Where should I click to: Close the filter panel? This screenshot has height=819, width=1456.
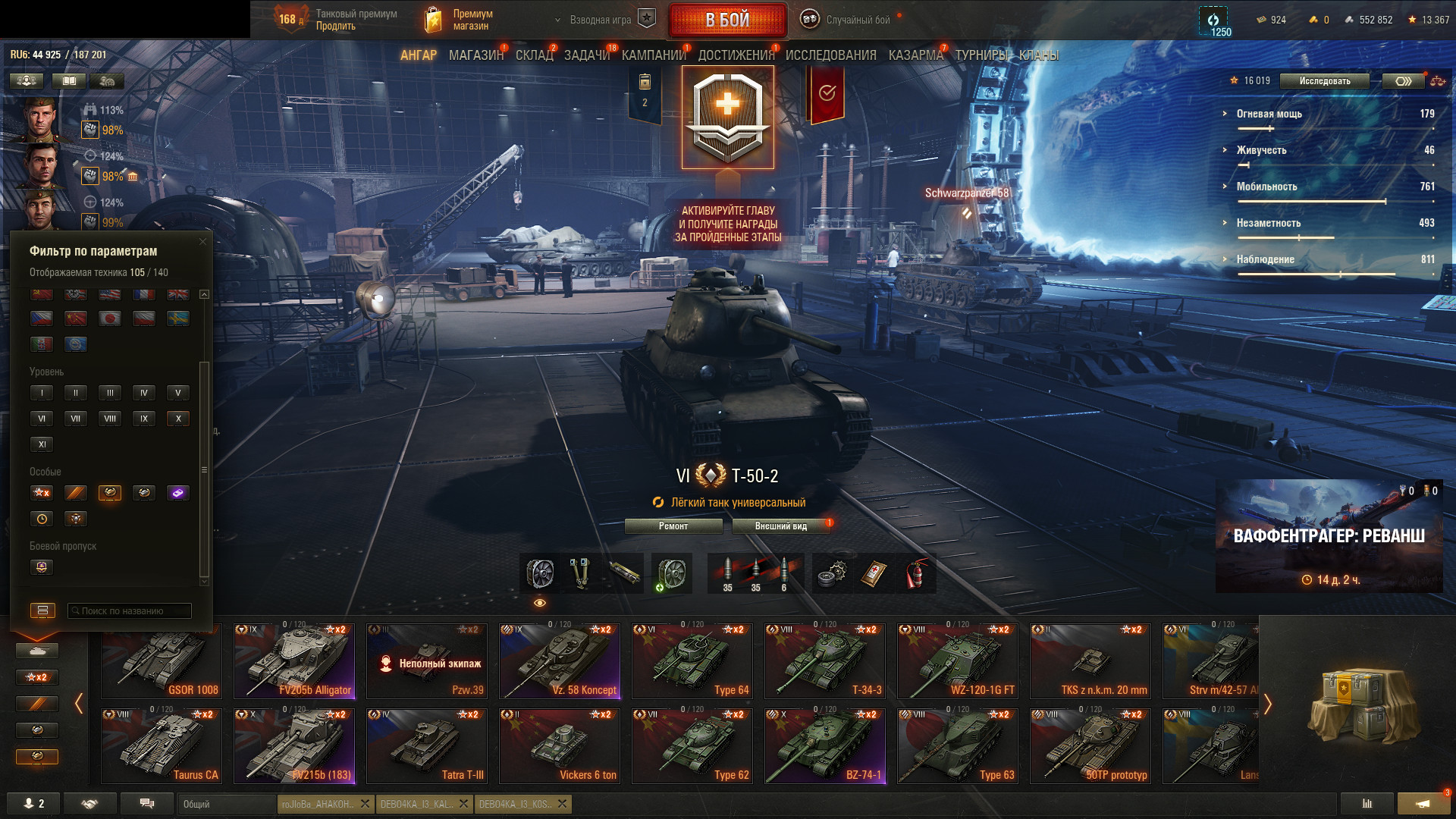tap(202, 242)
